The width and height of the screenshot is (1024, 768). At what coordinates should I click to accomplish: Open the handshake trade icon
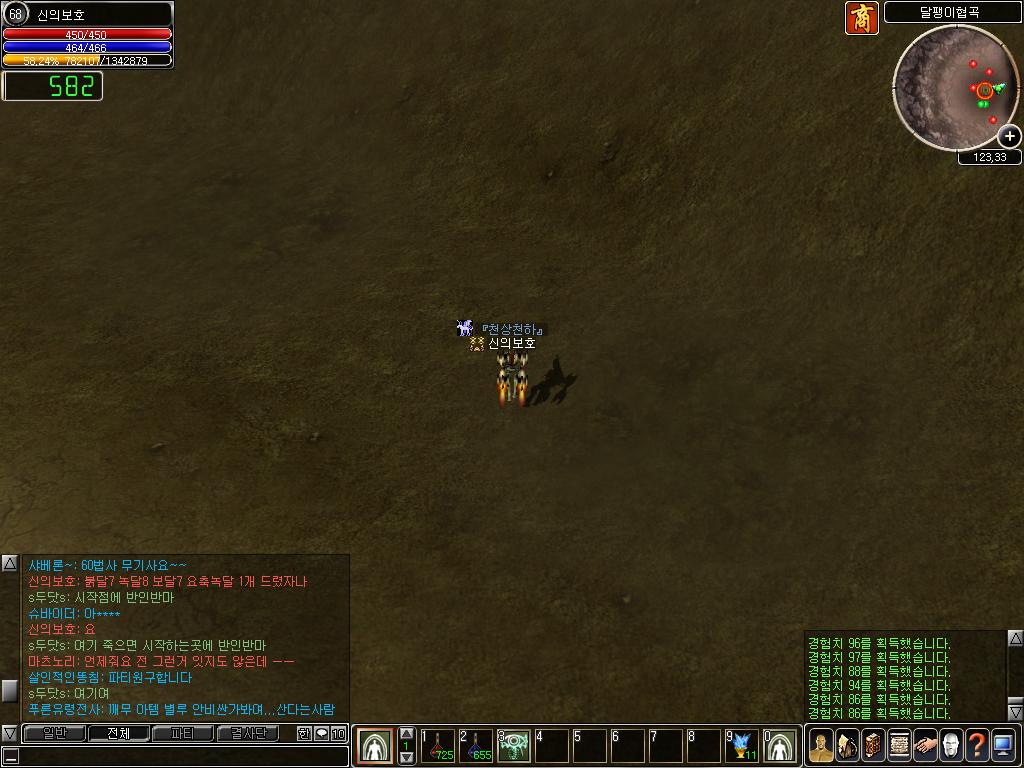pyautogui.click(x=925, y=746)
